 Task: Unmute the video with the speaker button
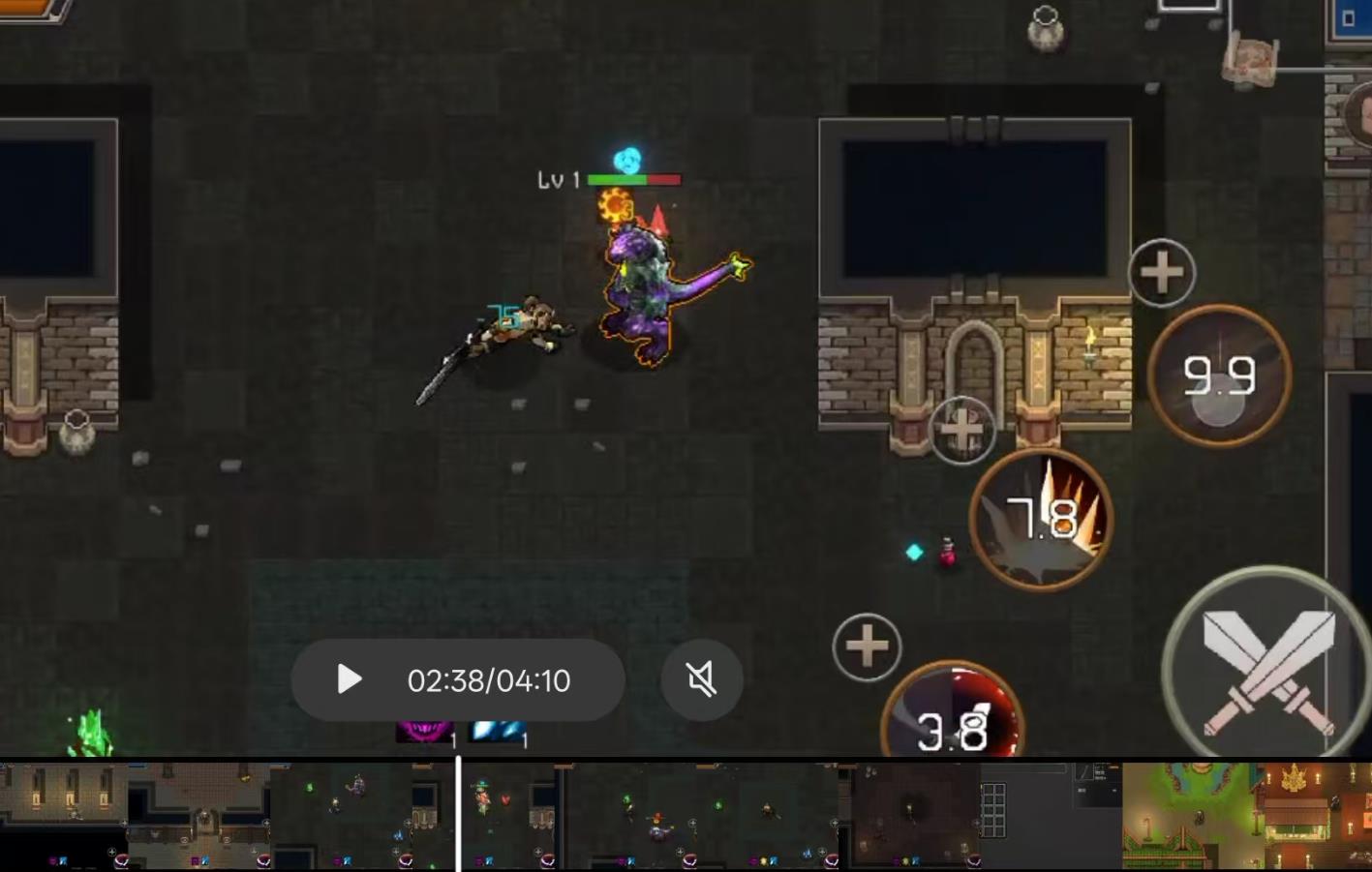[x=702, y=679]
